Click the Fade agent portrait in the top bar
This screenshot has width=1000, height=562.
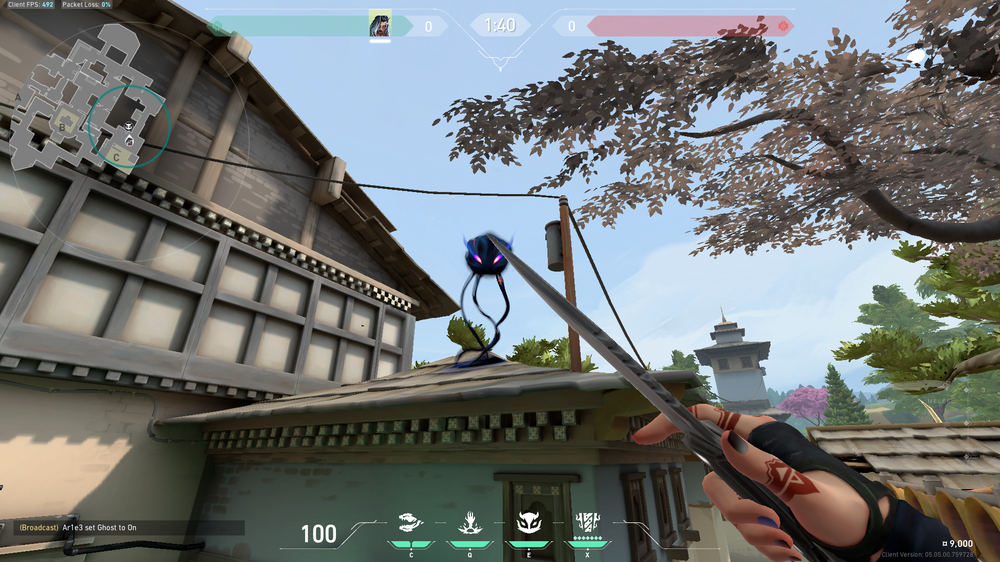click(x=380, y=25)
